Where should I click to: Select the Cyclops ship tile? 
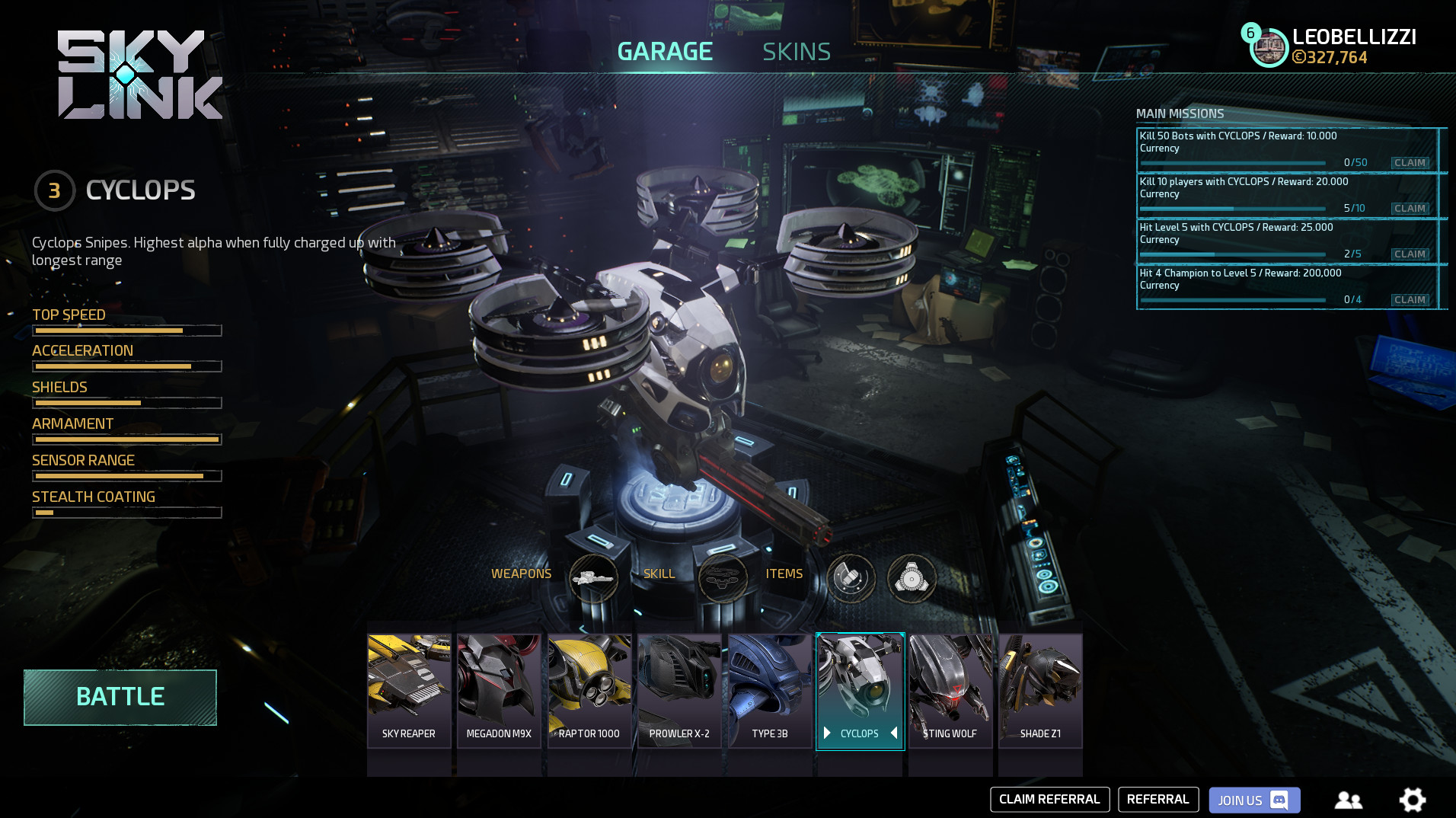click(860, 690)
